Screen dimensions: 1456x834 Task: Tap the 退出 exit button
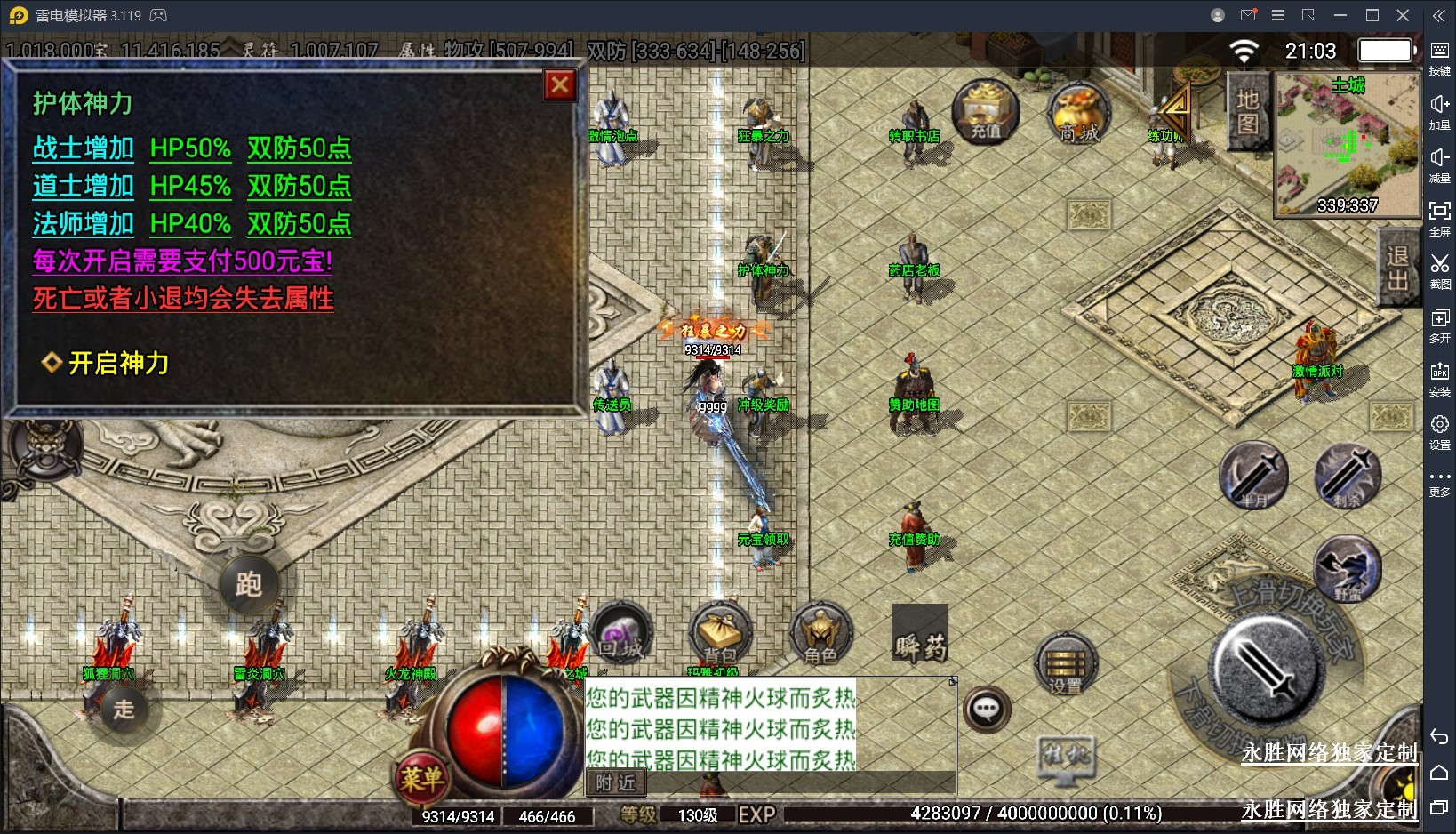pyautogui.click(x=1397, y=269)
